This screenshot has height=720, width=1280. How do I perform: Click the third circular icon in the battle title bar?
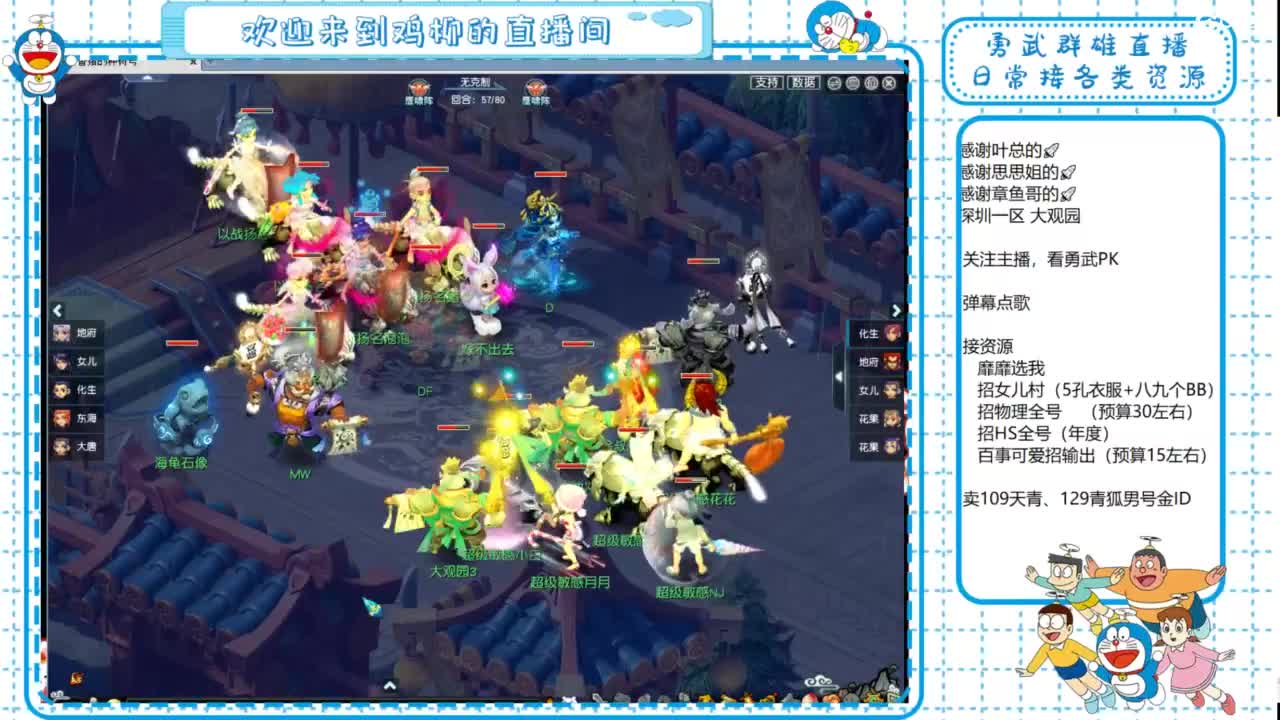pos(871,82)
